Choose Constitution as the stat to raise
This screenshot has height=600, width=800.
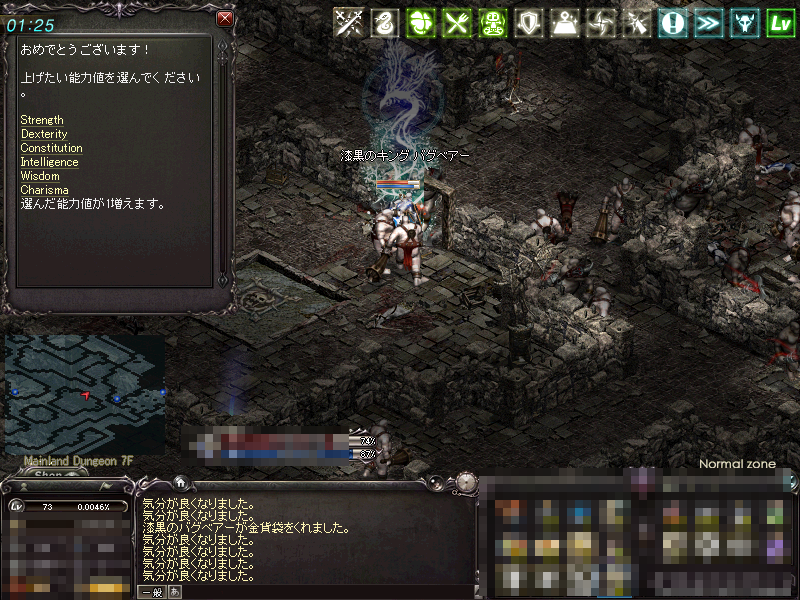[x=51, y=148]
